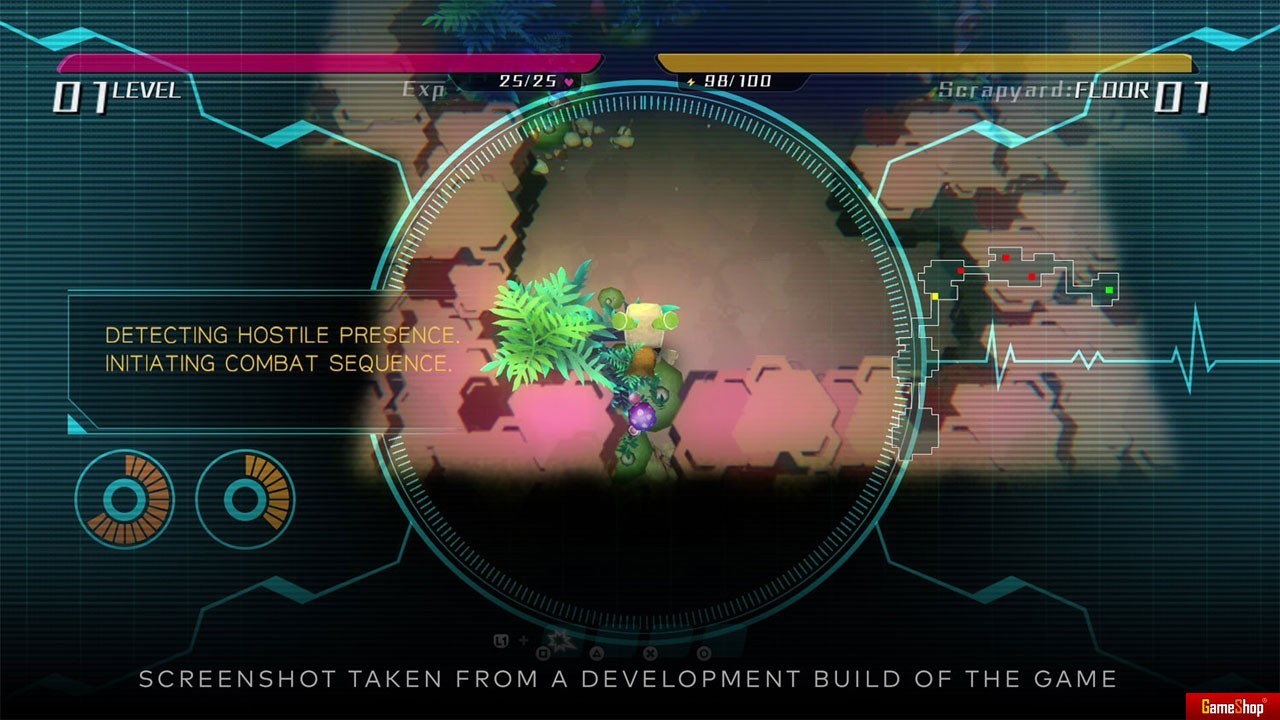The image size is (1280, 720).
Task: Select the green marker on the minimap
Action: [1109, 290]
